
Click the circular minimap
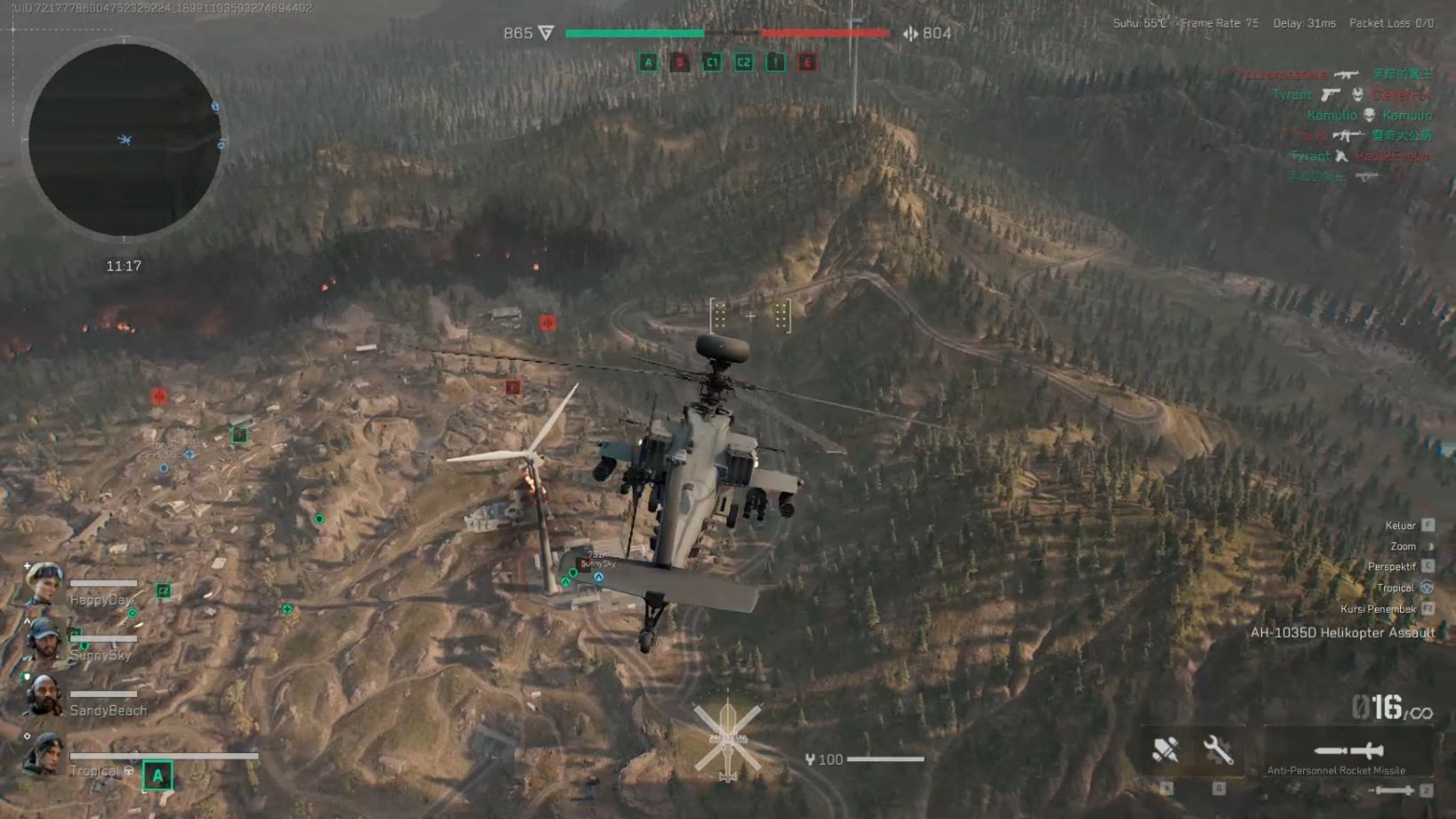[124, 140]
